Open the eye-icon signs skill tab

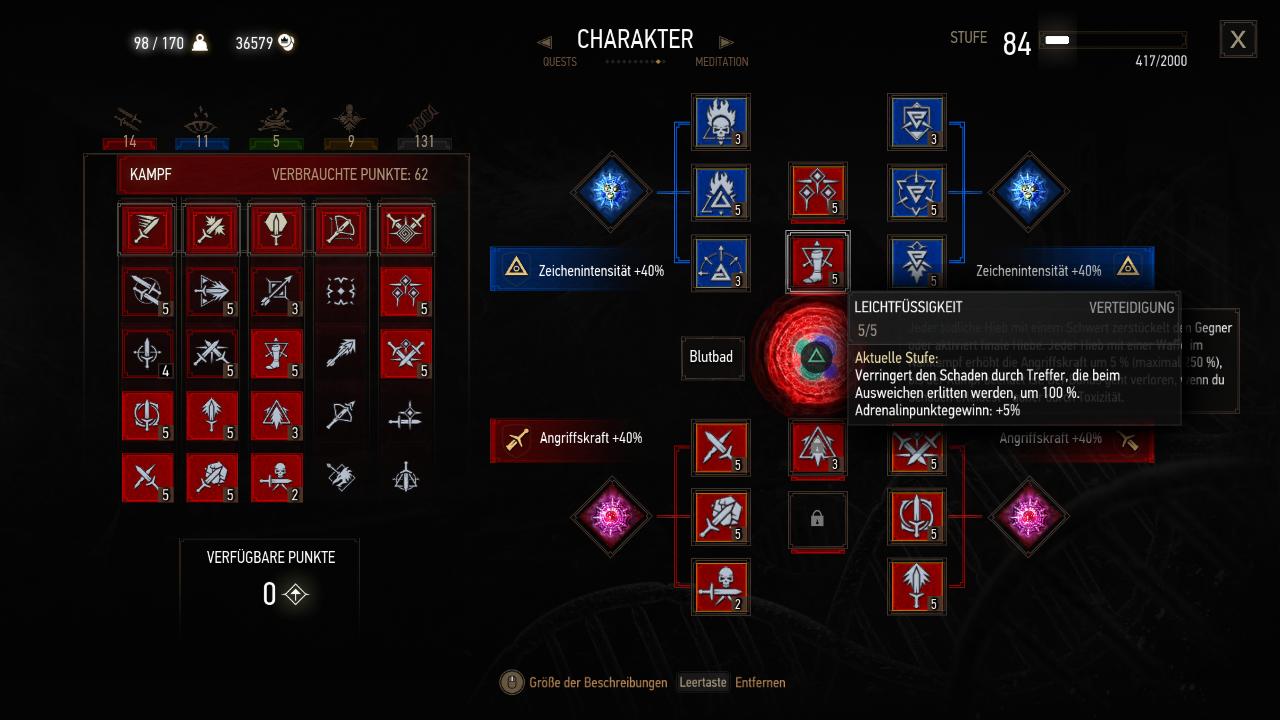point(202,126)
